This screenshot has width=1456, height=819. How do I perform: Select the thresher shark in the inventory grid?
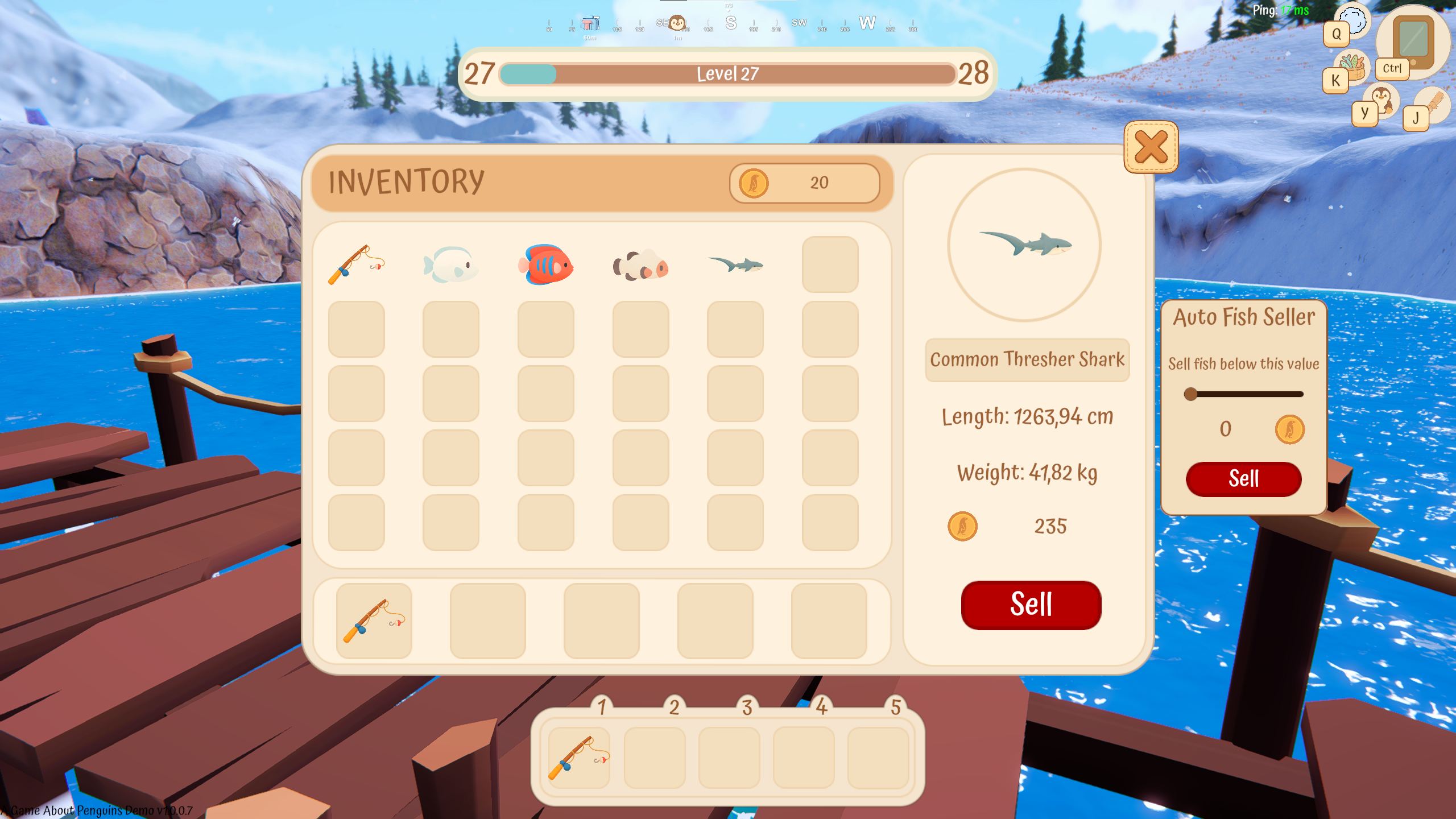click(735, 264)
